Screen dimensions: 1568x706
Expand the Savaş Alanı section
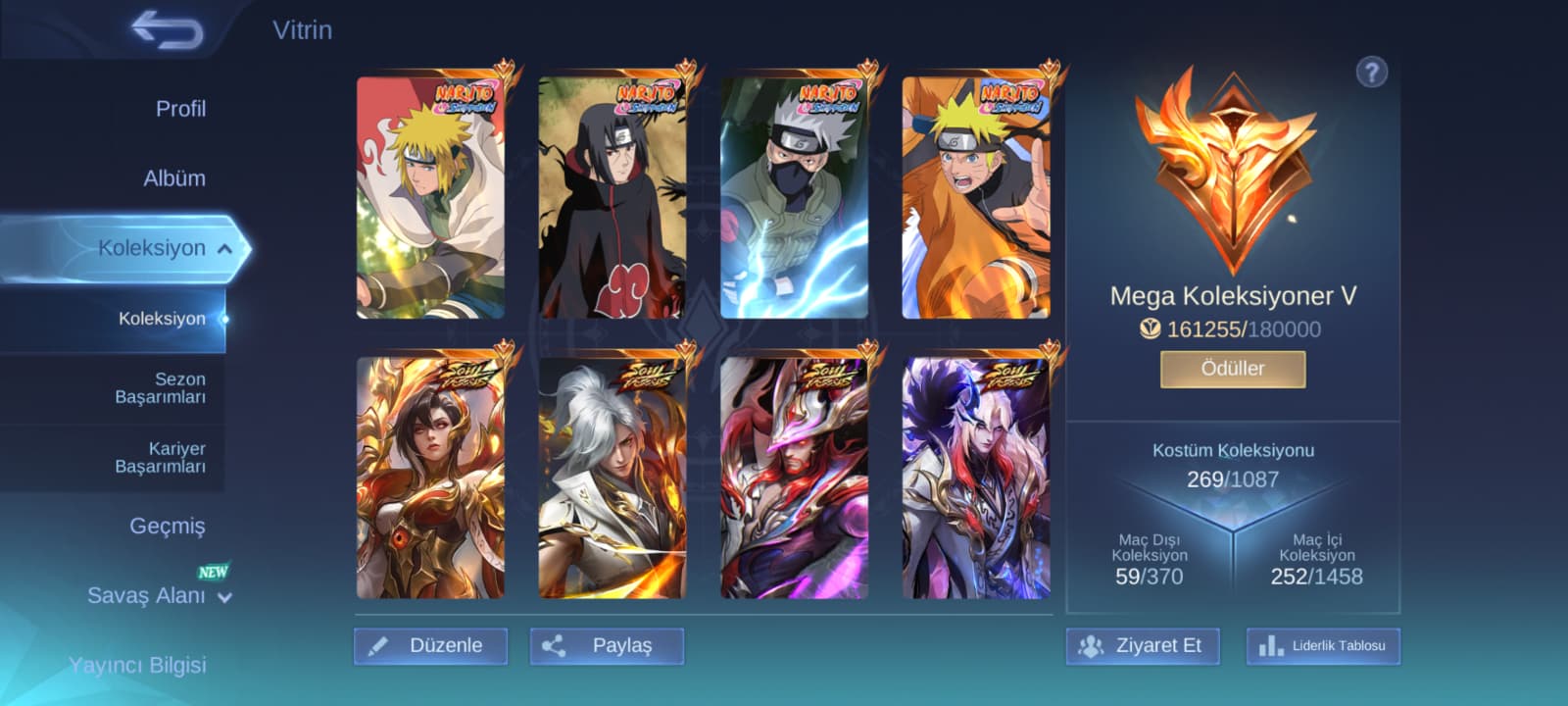click(160, 596)
